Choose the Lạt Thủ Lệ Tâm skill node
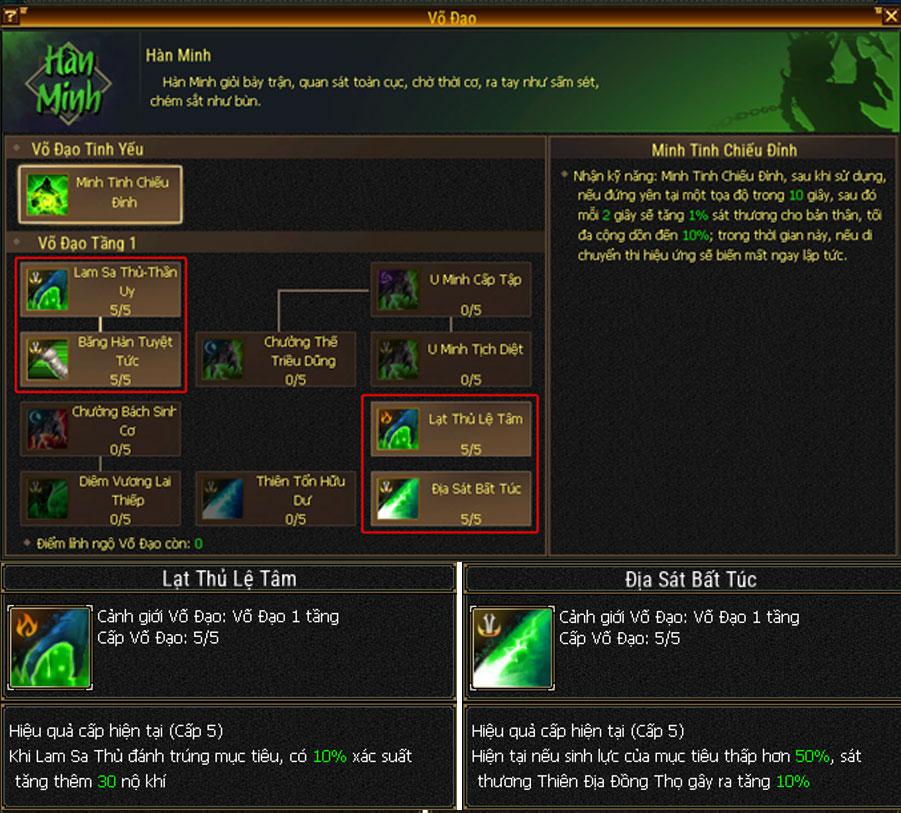The width and height of the screenshot is (901, 813). pos(451,429)
